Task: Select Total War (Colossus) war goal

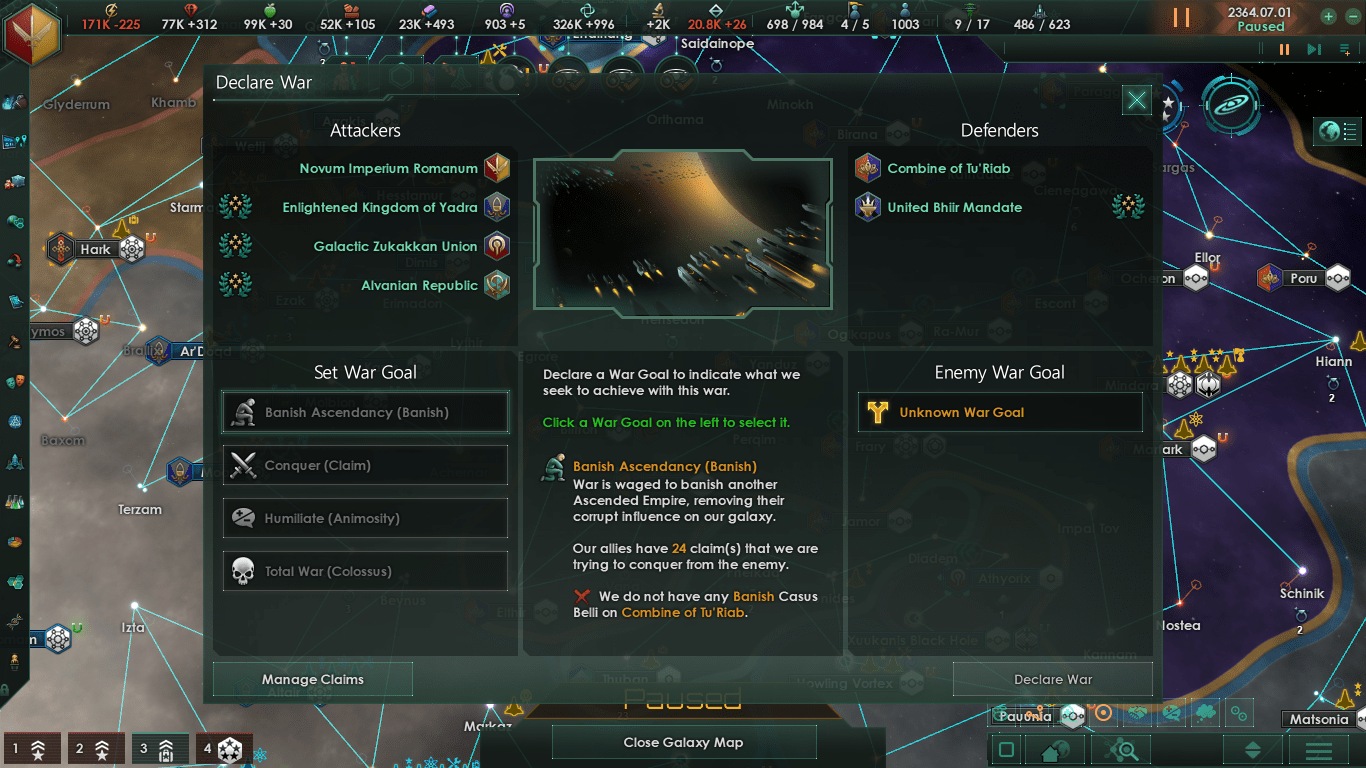Action: 365,572
